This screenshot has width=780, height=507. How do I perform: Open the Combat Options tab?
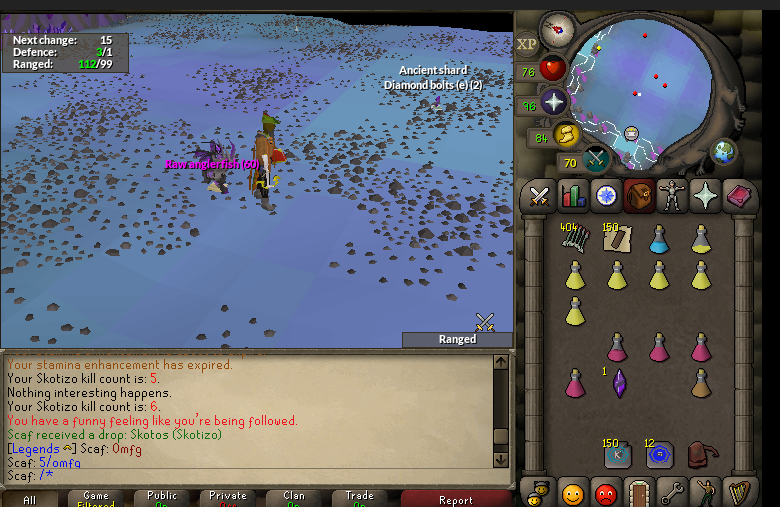tap(540, 197)
